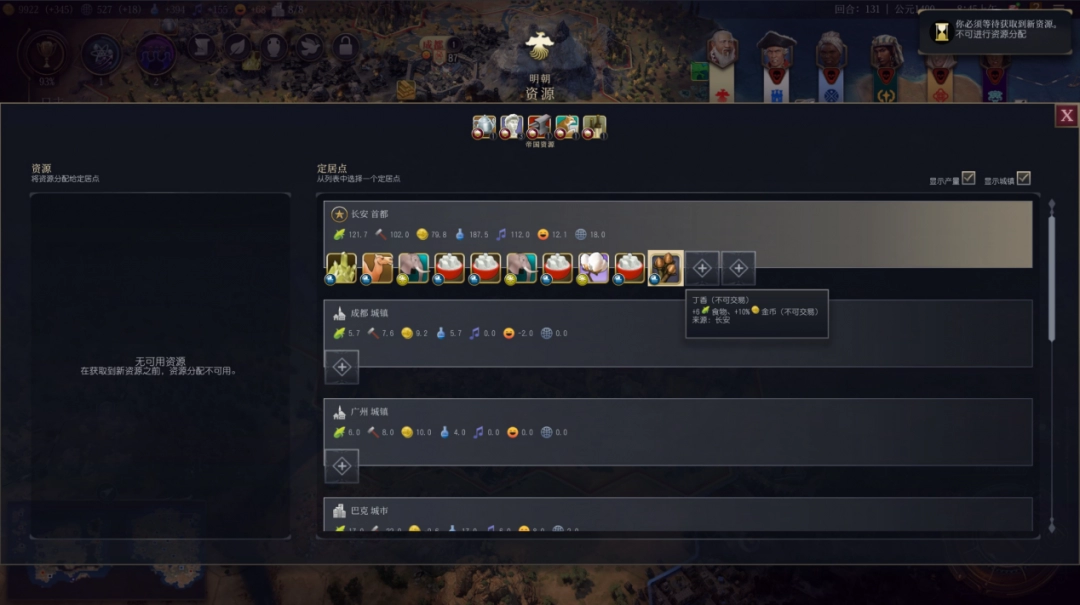This screenshot has height=605, width=1080.
Task: Click the empty resource slot under 成都
Action: pos(341,367)
